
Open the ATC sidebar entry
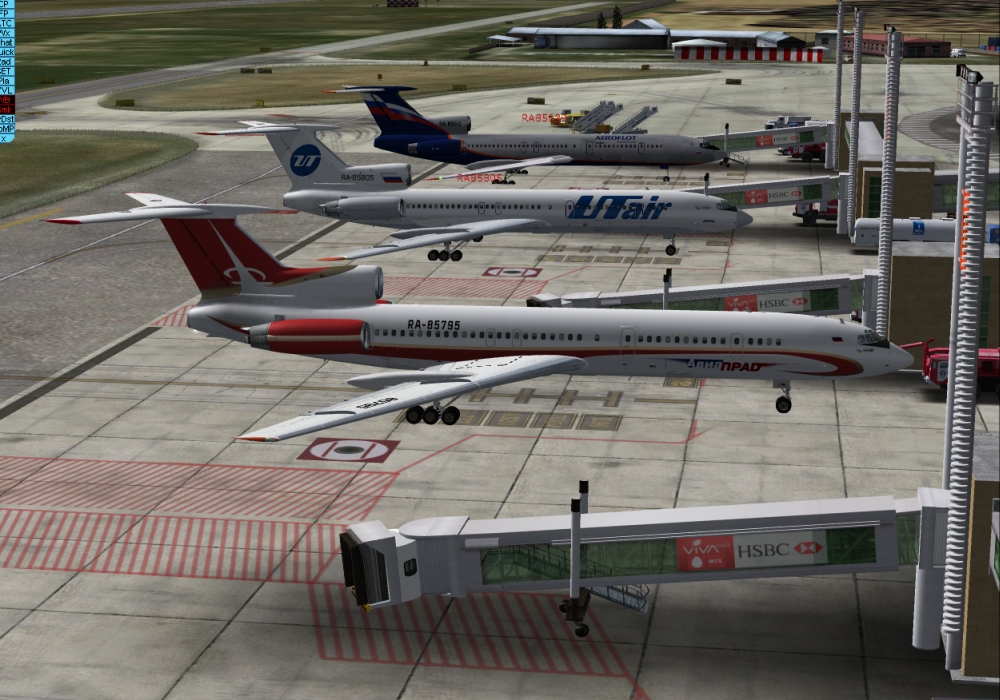(6, 23)
